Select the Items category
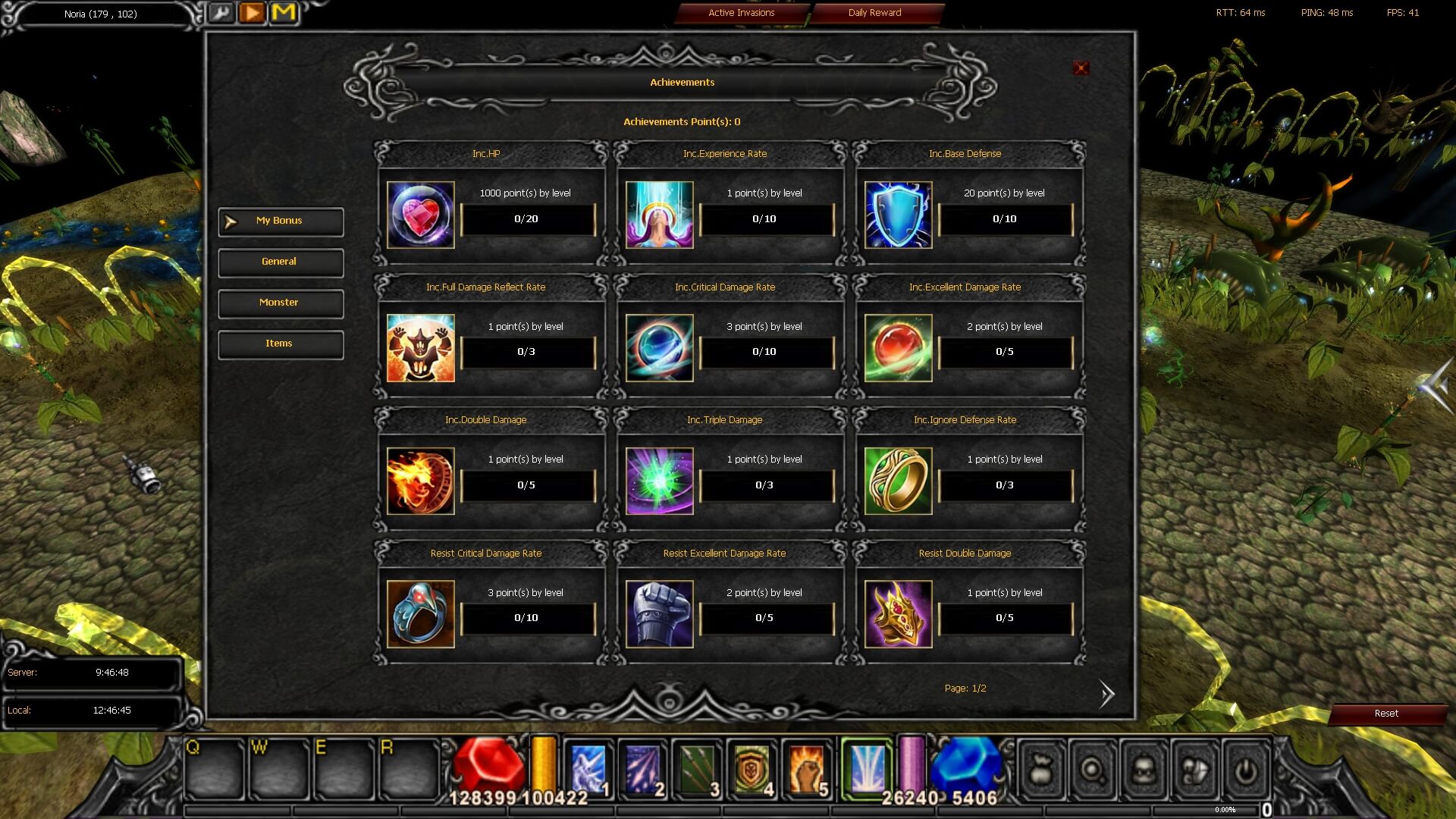This screenshot has height=819, width=1456. tap(281, 344)
